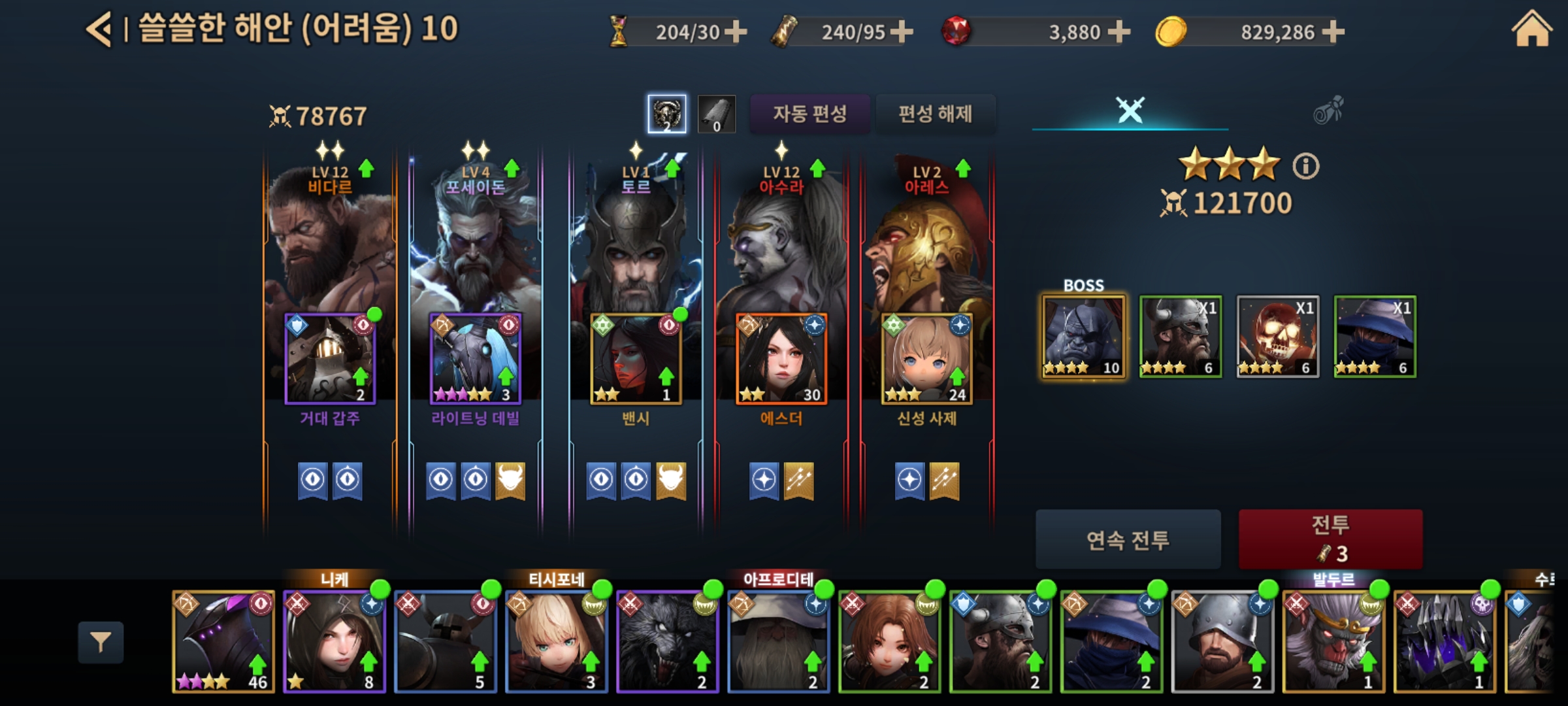The image size is (1568, 706).
Task: Select the 거대 갑주 hero slot
Action: tap(330, 358)
